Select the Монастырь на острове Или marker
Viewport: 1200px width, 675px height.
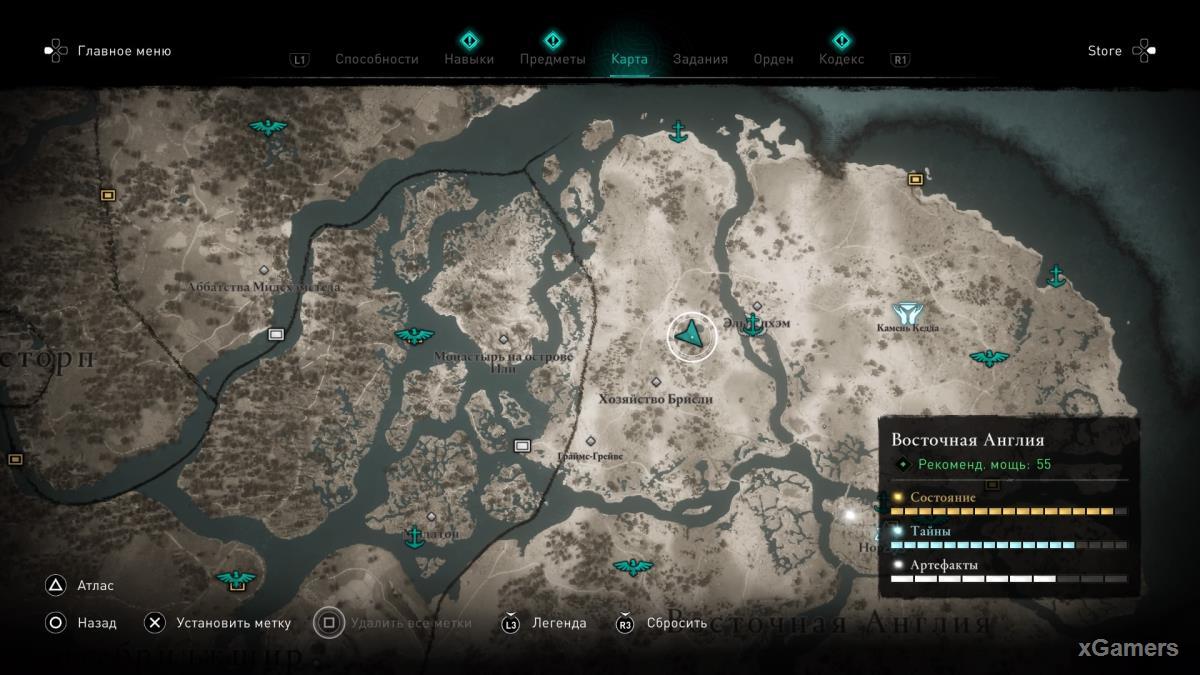[x=503, y=340]
